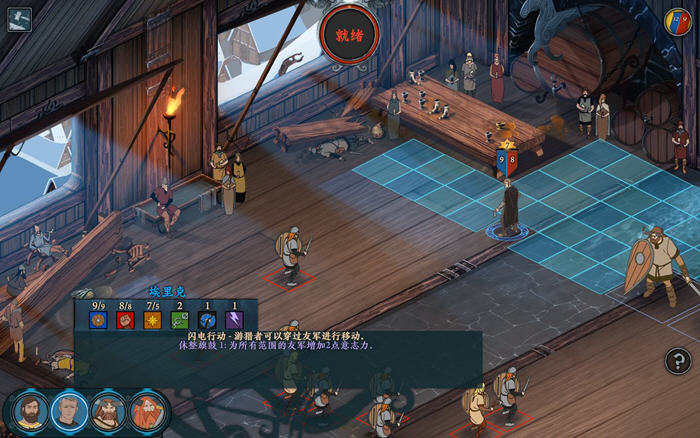Select the caped hero standing on the blue grid
Image resolution: width=700 pixels, height=438 pixels.
(x=509, y=208)
